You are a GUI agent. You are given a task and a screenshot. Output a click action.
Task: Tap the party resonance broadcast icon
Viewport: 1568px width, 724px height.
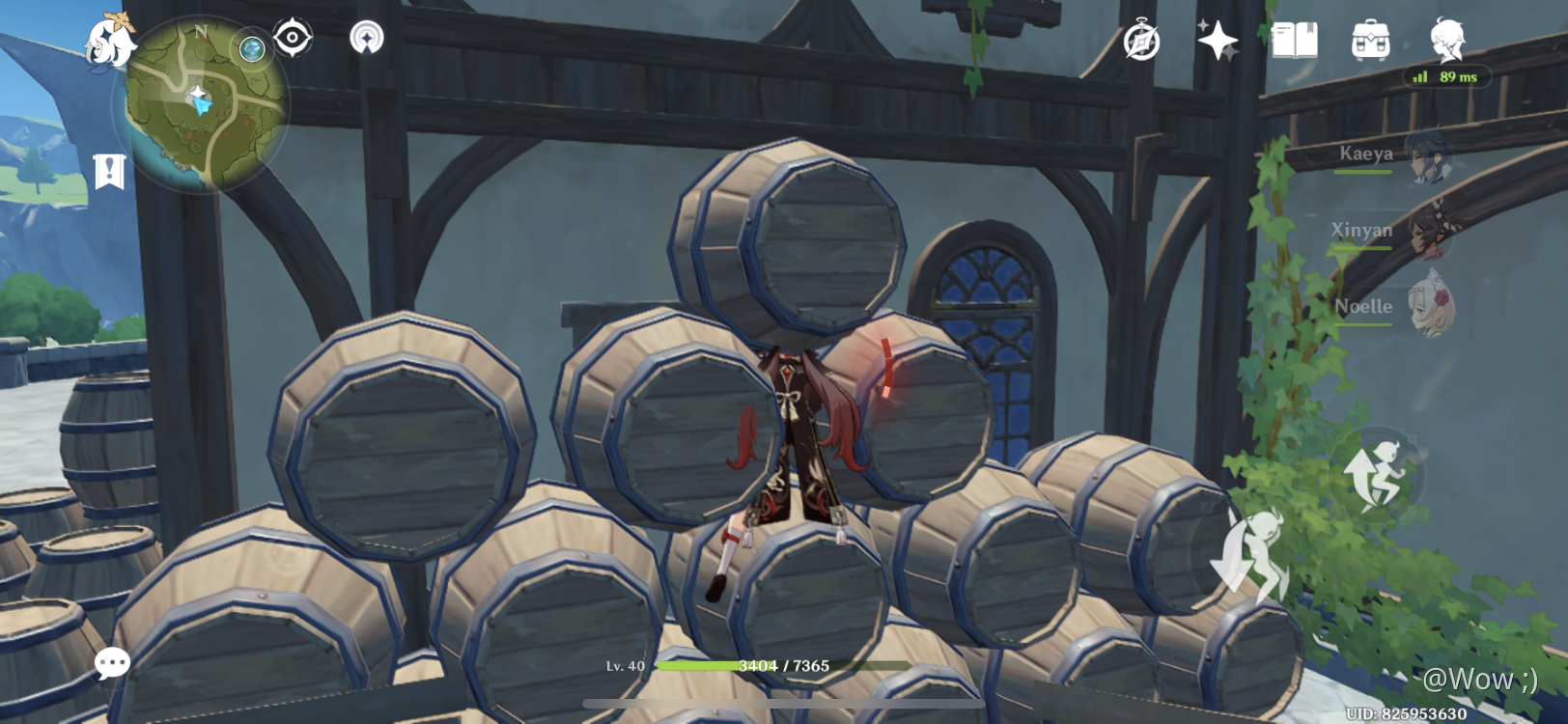(365, 39)
